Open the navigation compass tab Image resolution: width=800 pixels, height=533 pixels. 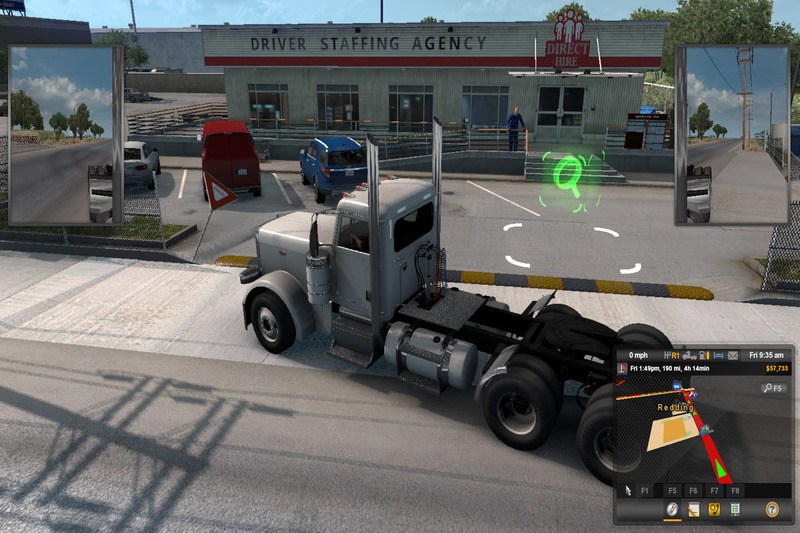click(672, 509)
